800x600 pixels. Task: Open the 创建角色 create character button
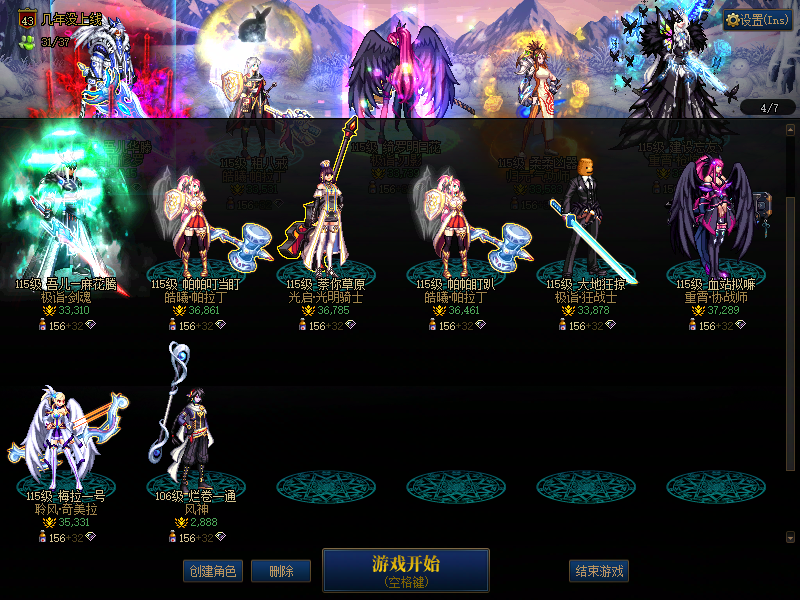pos(212,571)
